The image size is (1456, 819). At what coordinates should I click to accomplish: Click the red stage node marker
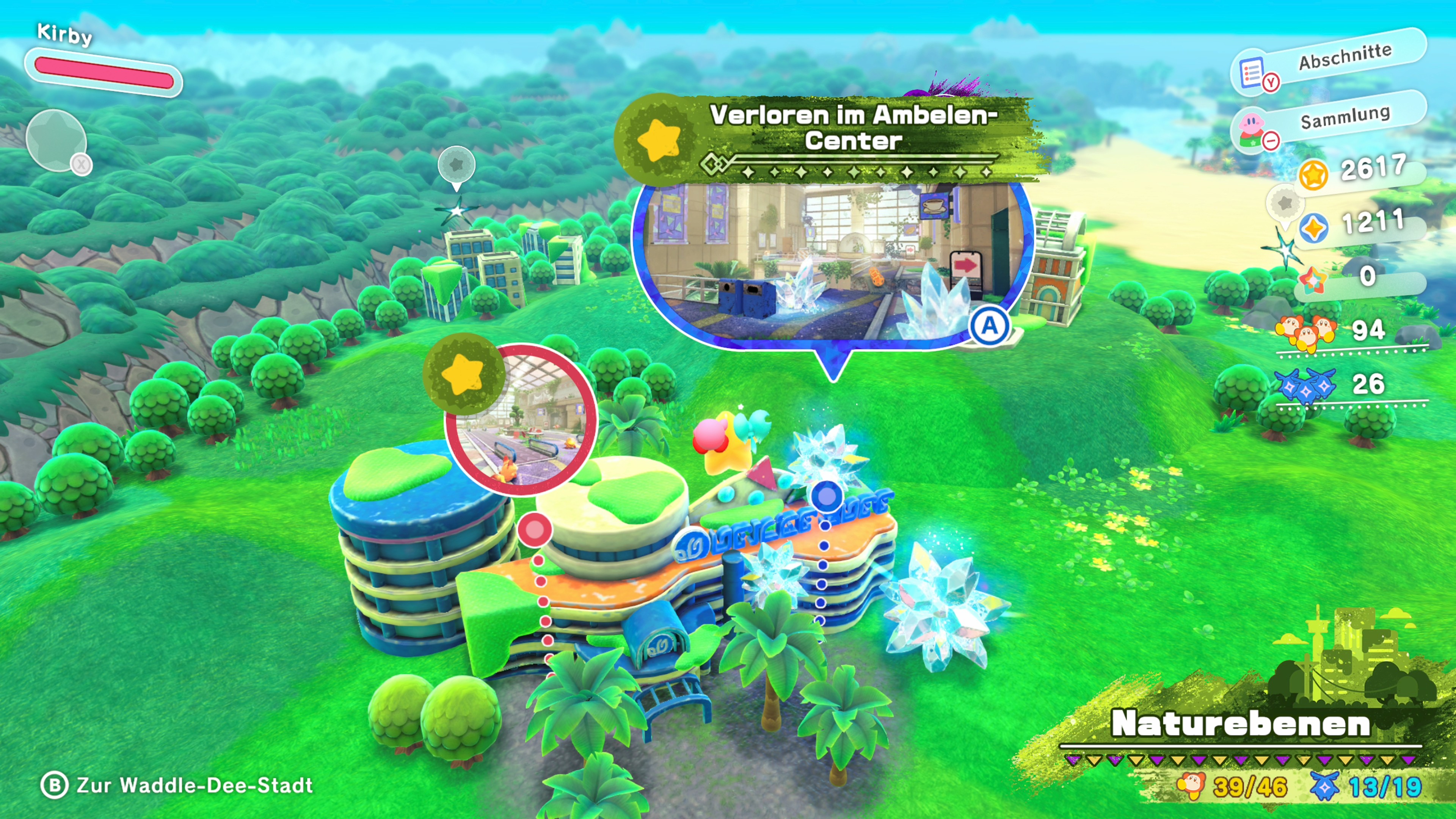(534, 530)
